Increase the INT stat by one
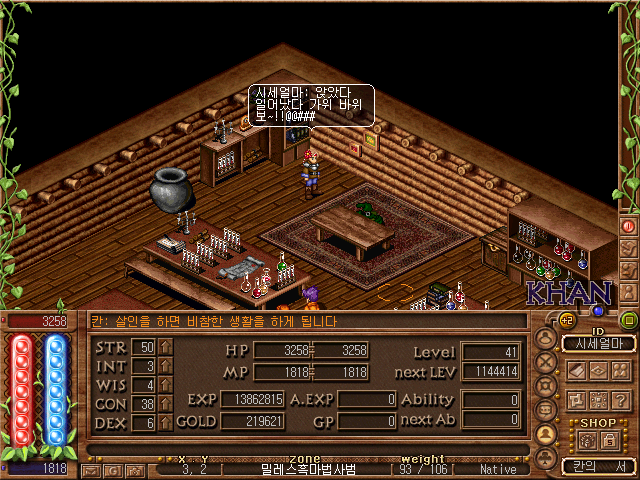Image resolution: width=640 pixels, height=480 pixels. tap(166, 366)
